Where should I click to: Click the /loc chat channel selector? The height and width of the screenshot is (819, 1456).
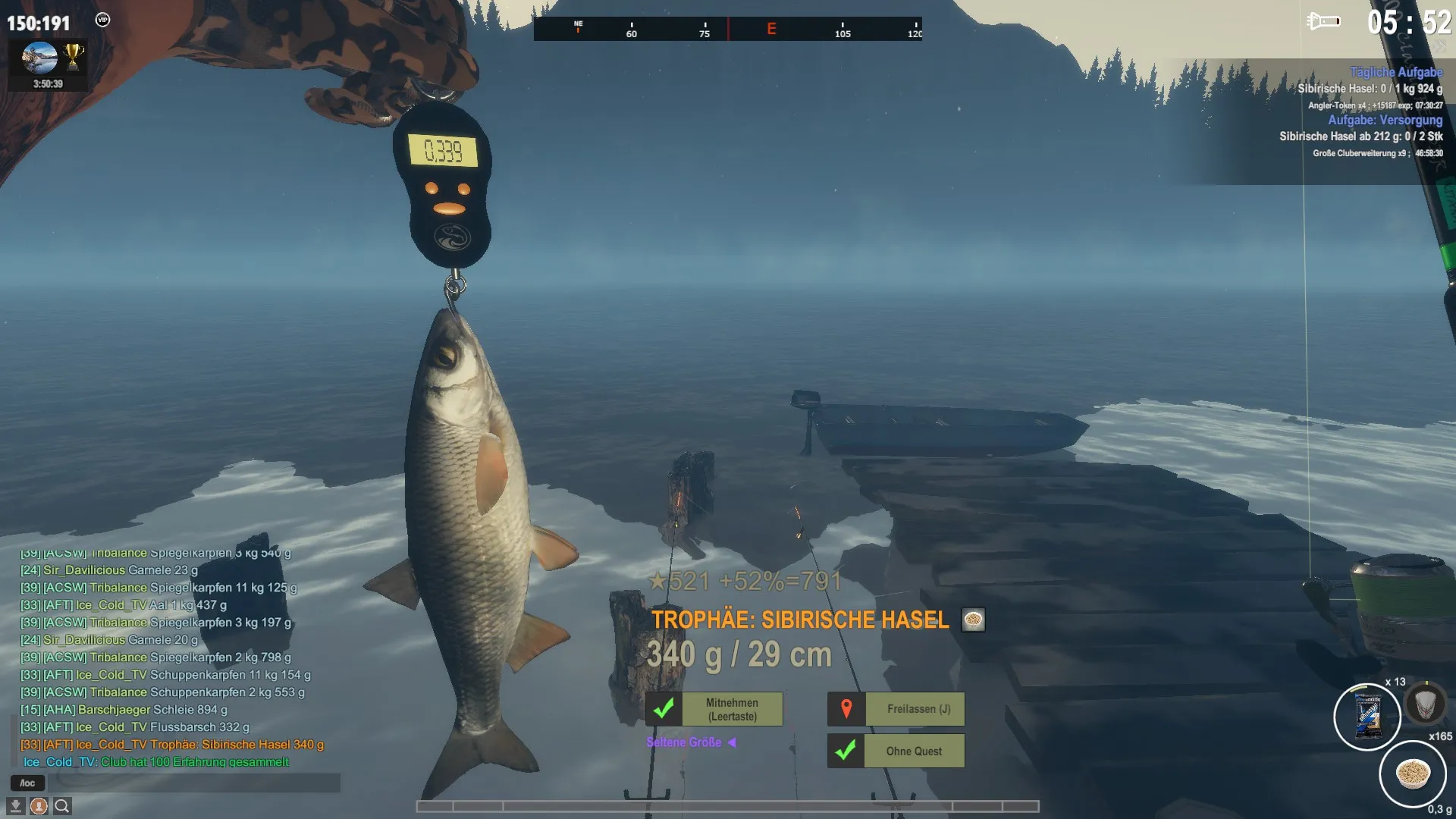pos(27,783)
